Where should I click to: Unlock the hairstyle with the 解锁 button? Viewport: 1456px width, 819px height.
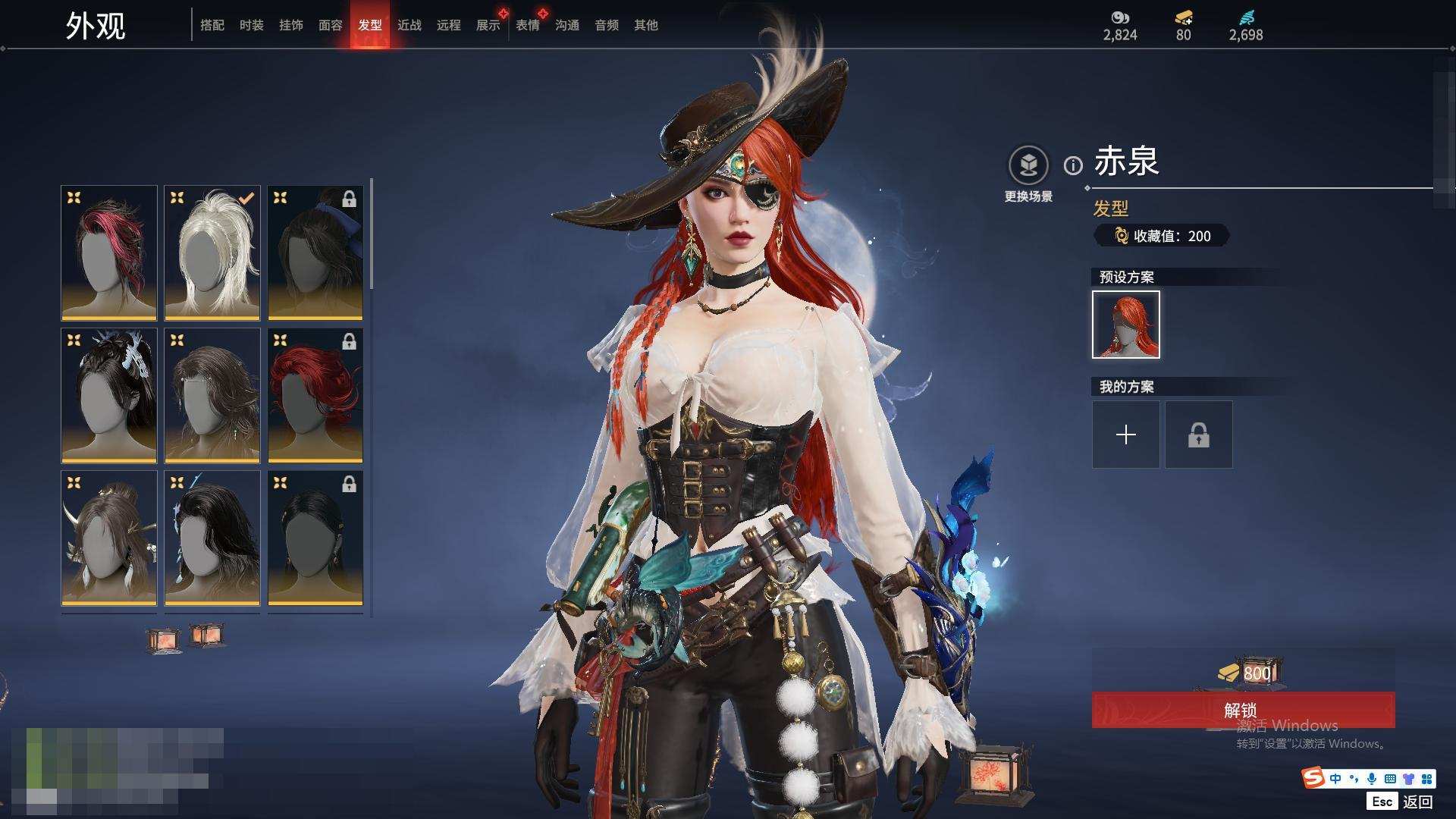1242,710
